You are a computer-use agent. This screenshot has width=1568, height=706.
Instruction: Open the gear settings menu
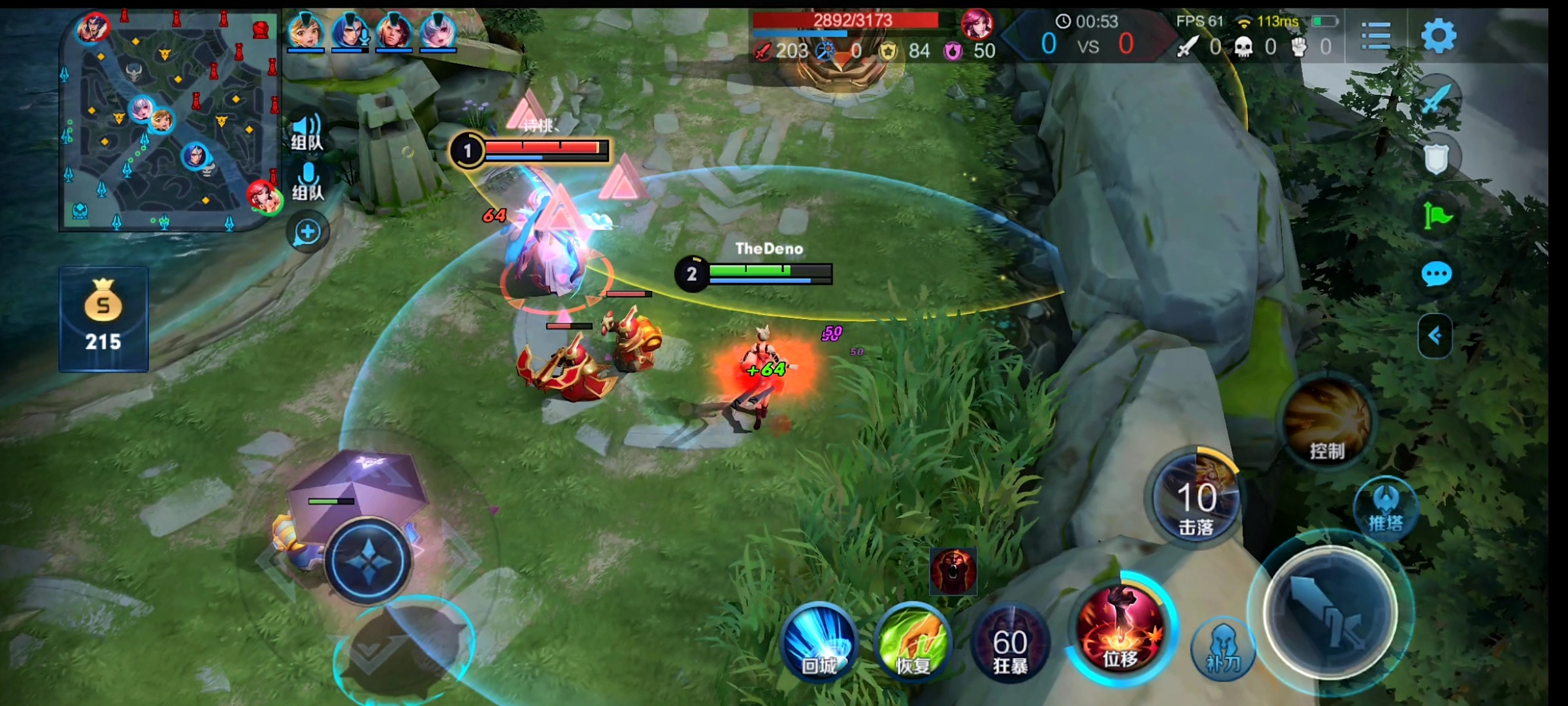click(x=1438, y=35)
